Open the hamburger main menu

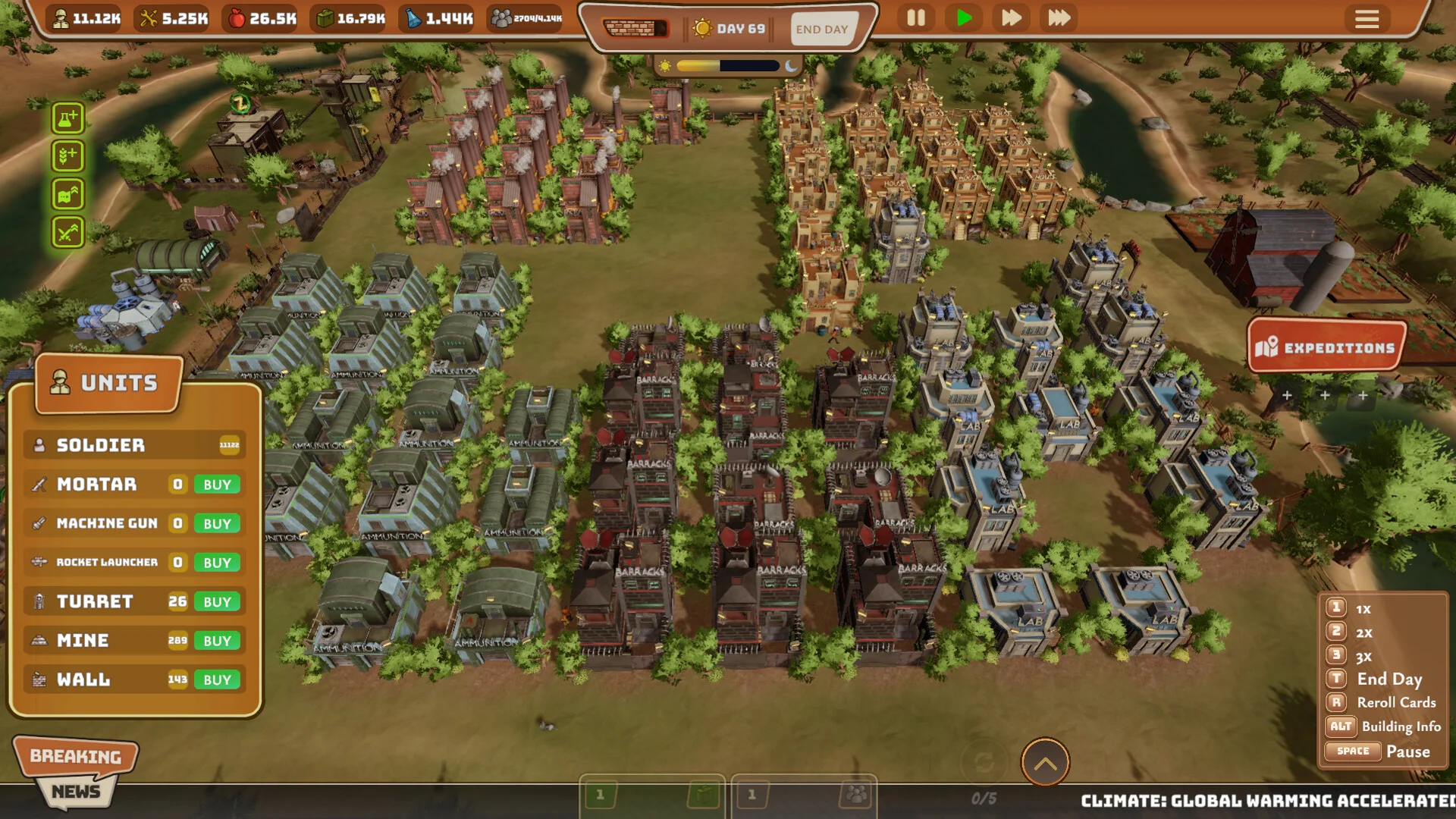[x=1367, y=19]
